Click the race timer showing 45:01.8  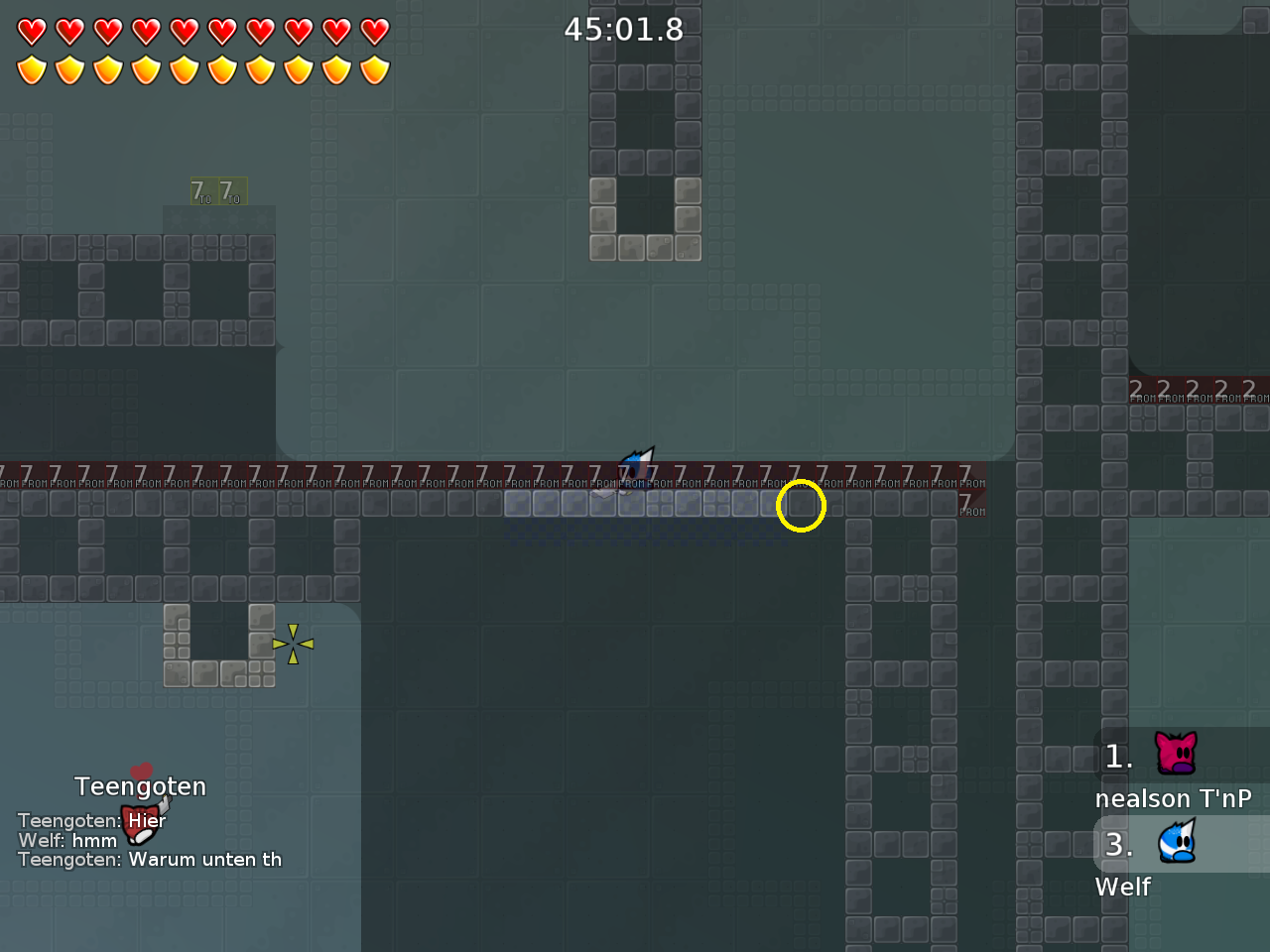click(x=623, y=30)
